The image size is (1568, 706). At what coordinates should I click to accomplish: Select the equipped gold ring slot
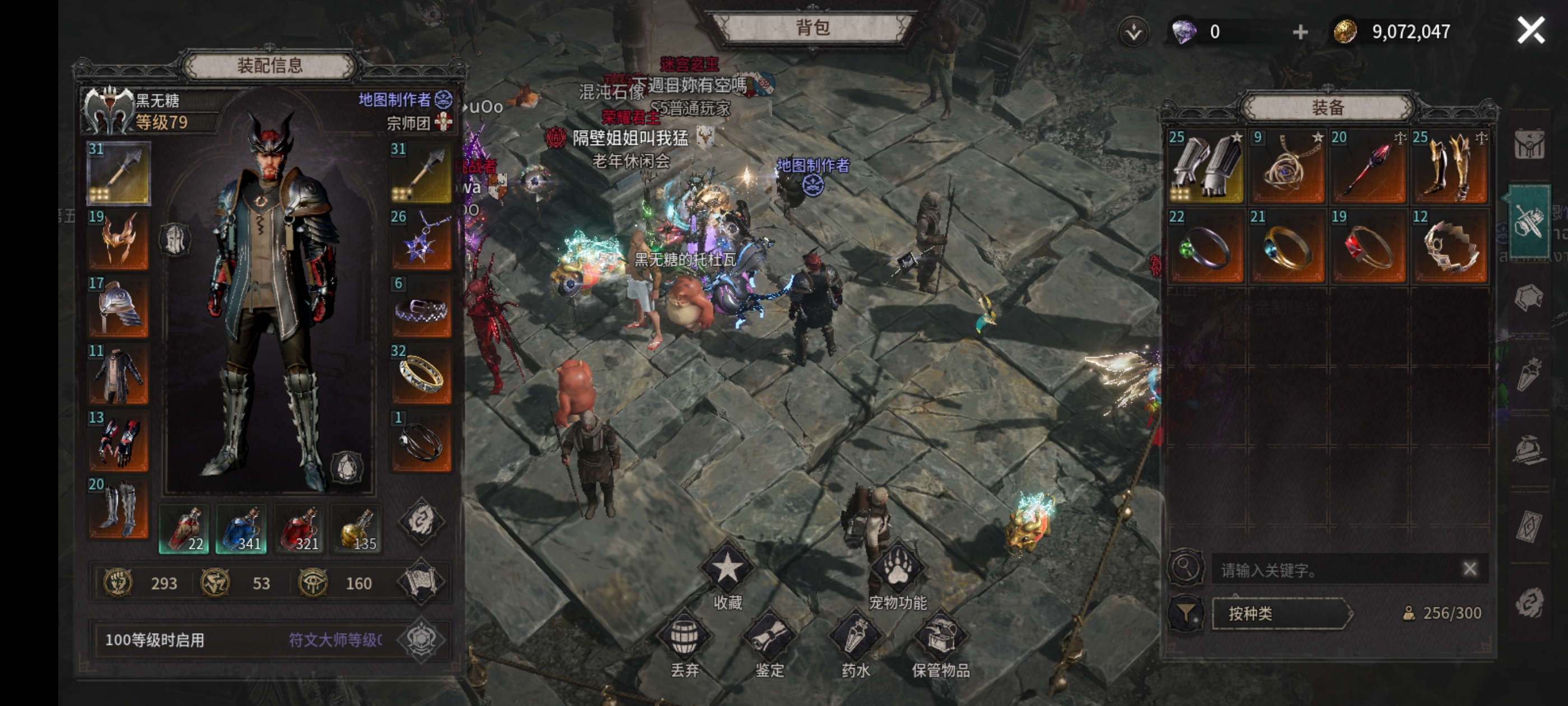421,374
